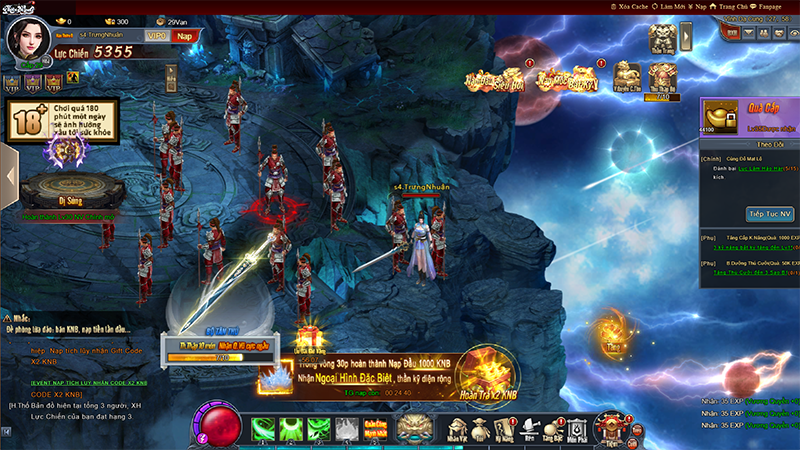Click the red Nạp recharge button

184,36
